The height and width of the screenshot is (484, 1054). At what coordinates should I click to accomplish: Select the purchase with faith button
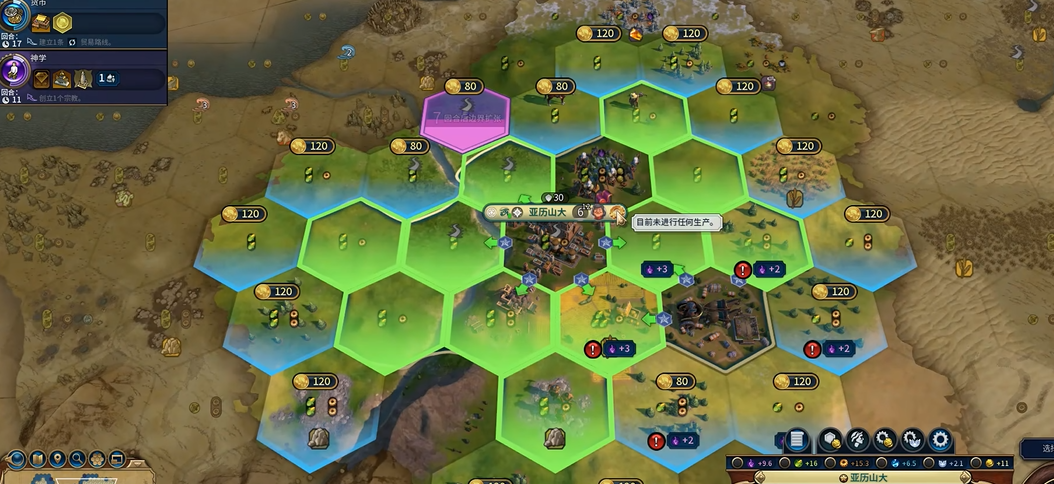click(x=912, y=439)
